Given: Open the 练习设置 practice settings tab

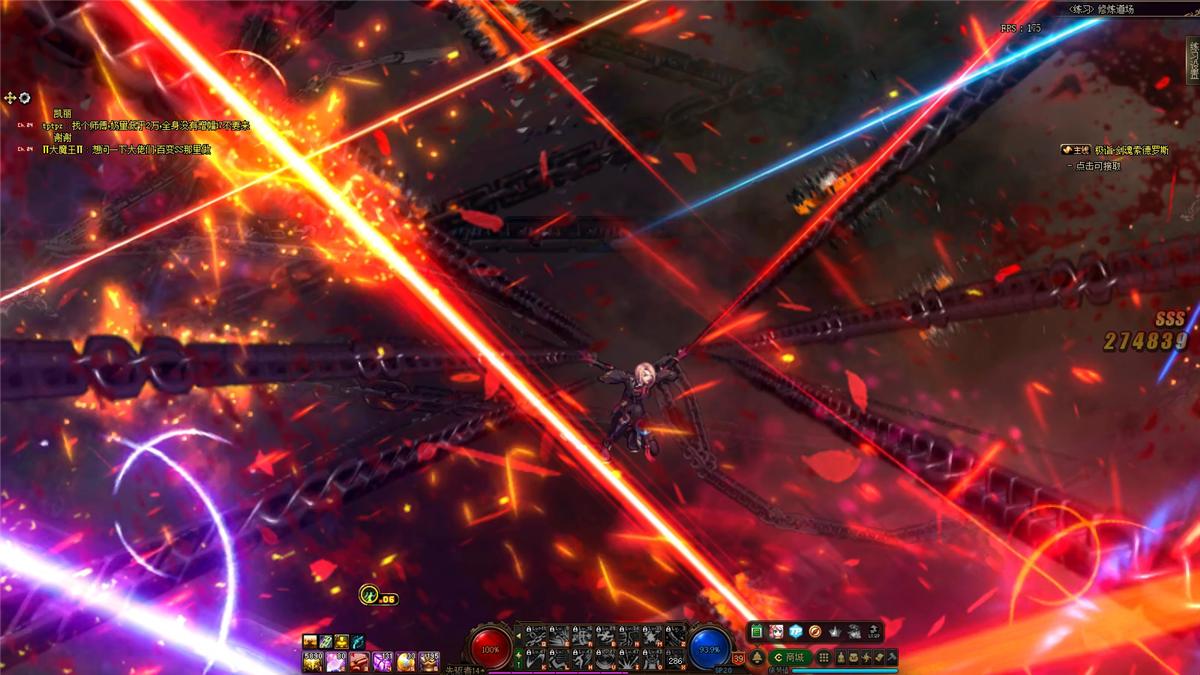Looking at the screenshot, I should pyautogui.click(x=1193, y=62).
